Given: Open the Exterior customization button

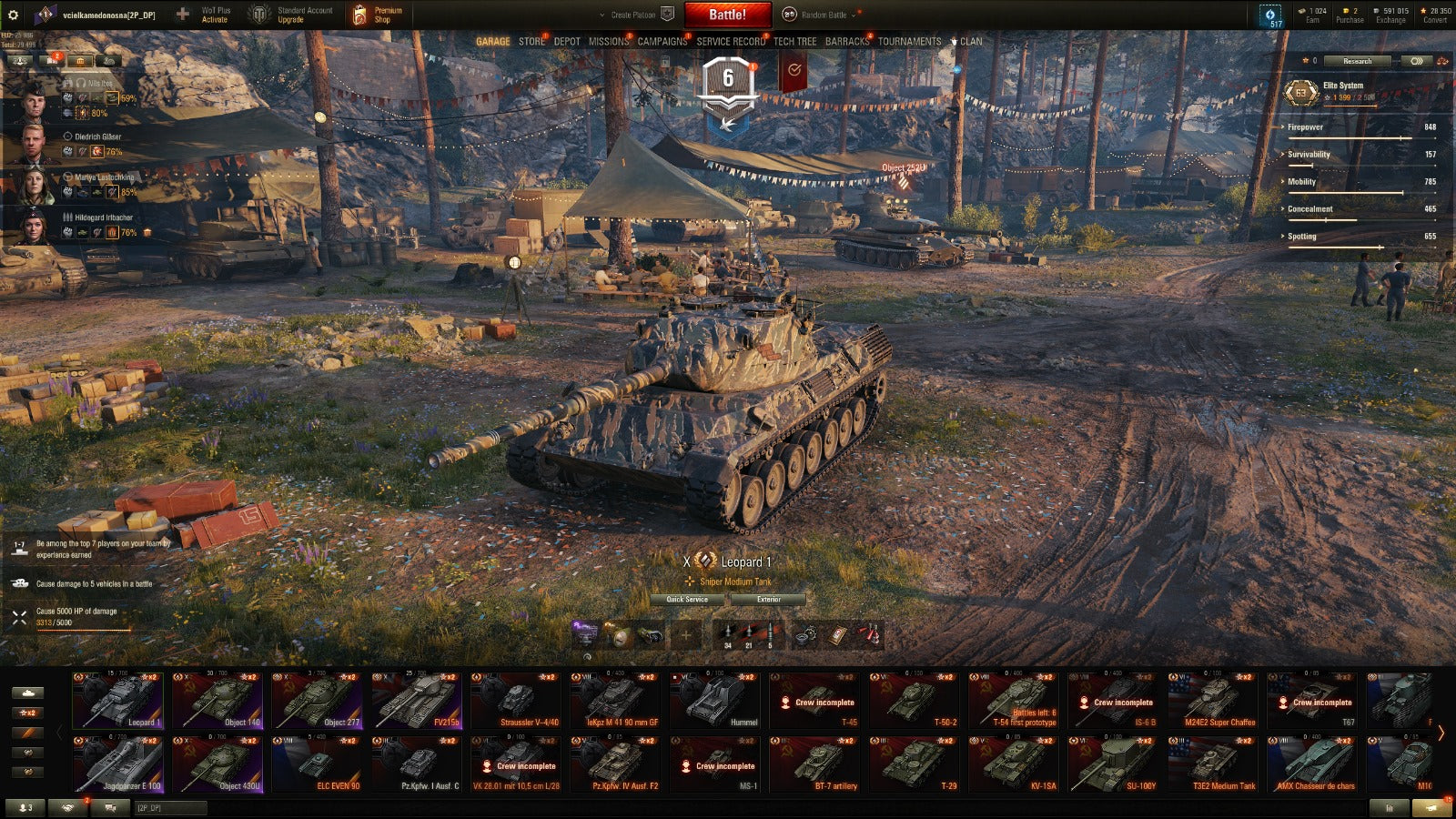Looking at the screenshot, I should coord(768,600).
